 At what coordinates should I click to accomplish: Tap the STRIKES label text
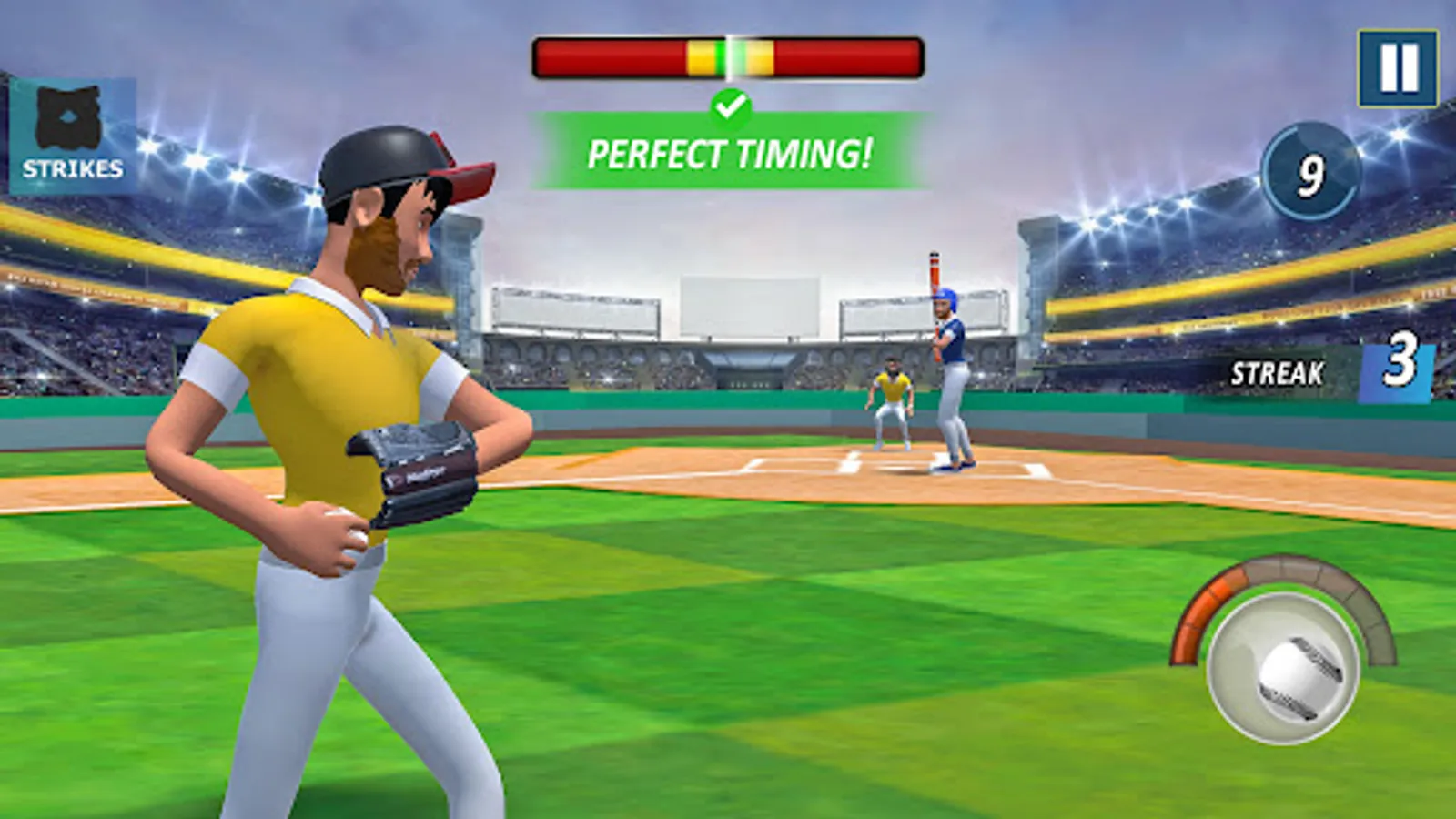[75, 168]
